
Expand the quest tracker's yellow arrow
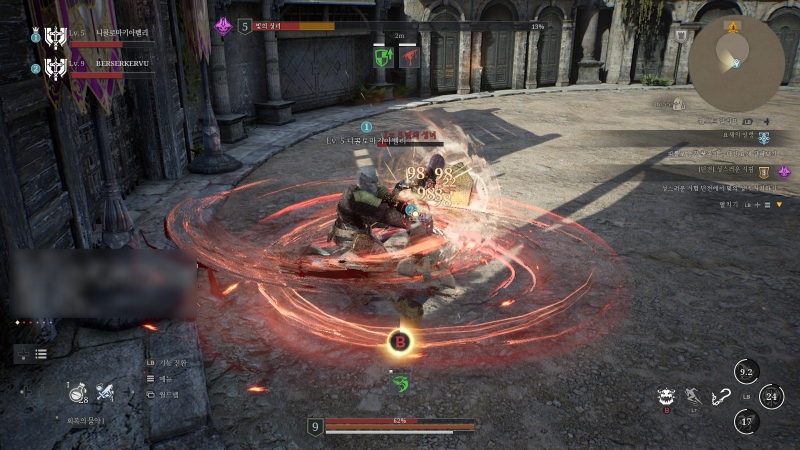click(x=781, y=204)
